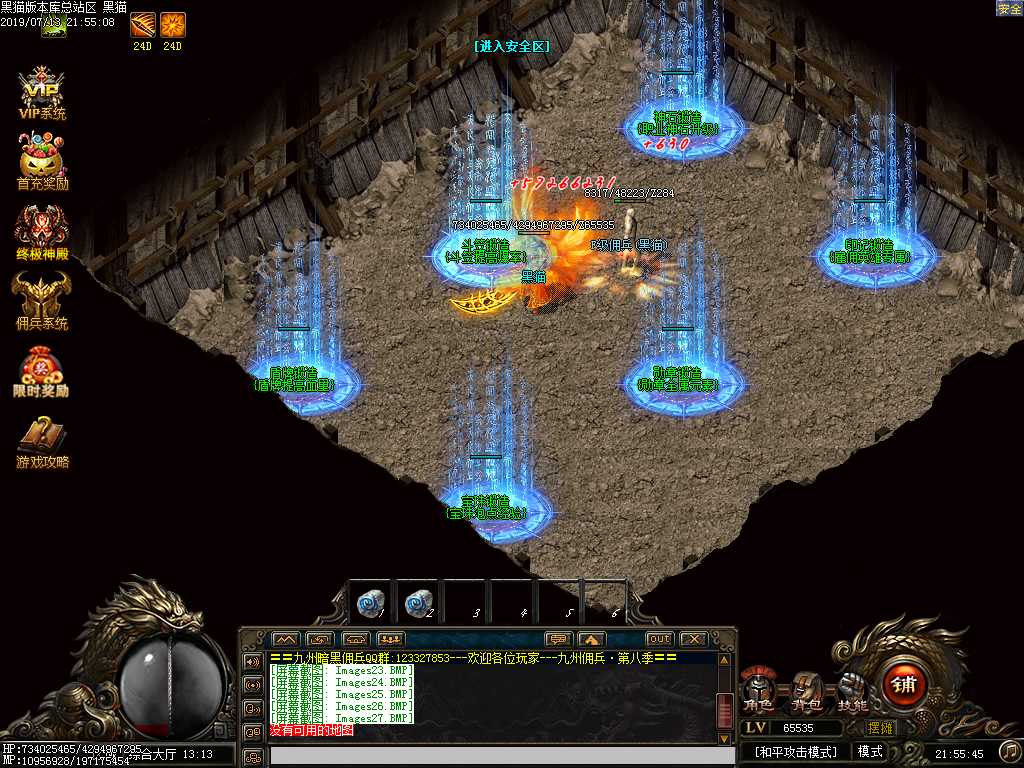Use the scroll stone in hotbar slot 2
This screenshot has width=1024, height=768.
[417, 603]
